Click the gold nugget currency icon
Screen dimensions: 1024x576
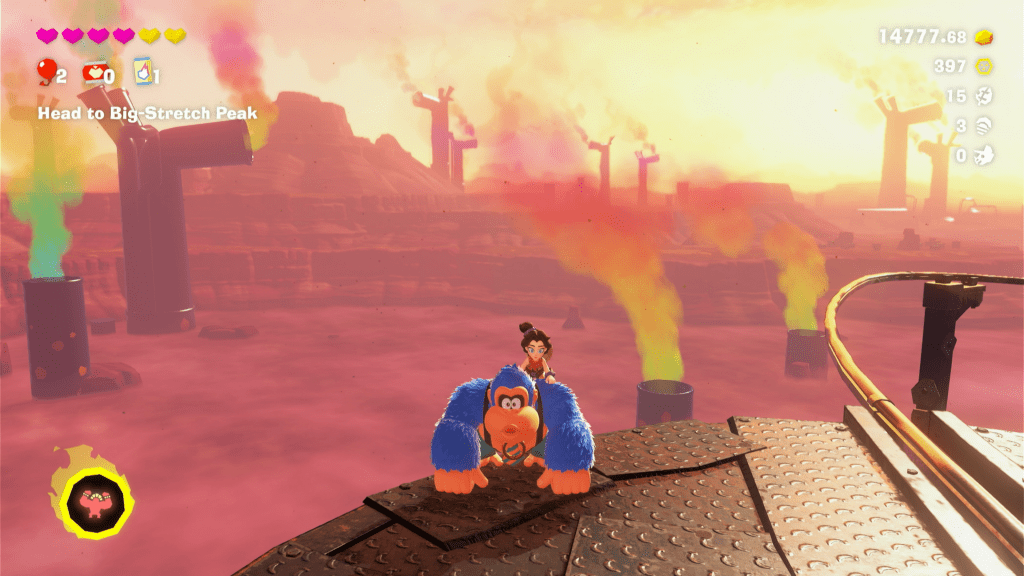pos(985,37)
